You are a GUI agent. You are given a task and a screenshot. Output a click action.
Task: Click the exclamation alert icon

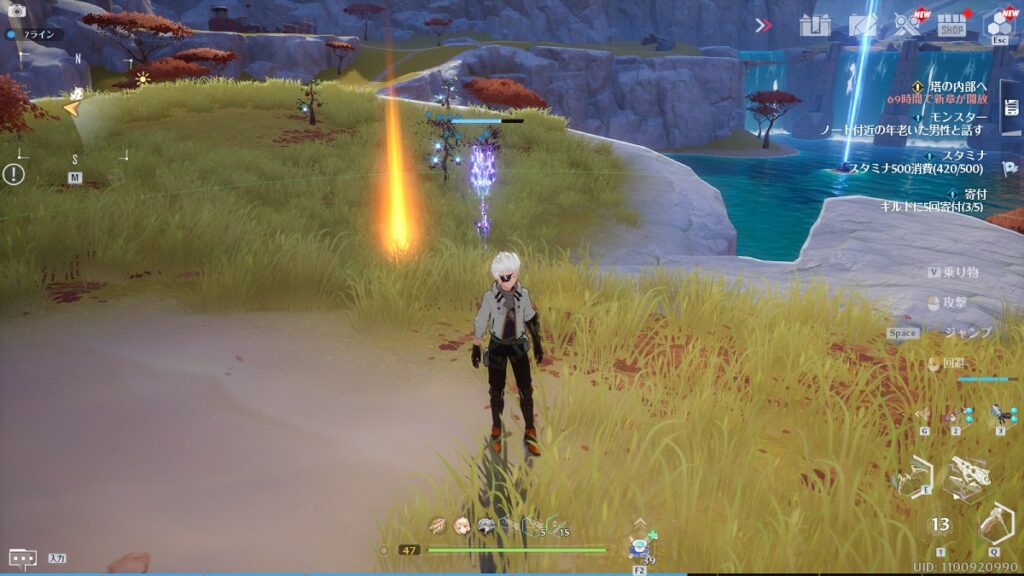[x=13, y=174]
